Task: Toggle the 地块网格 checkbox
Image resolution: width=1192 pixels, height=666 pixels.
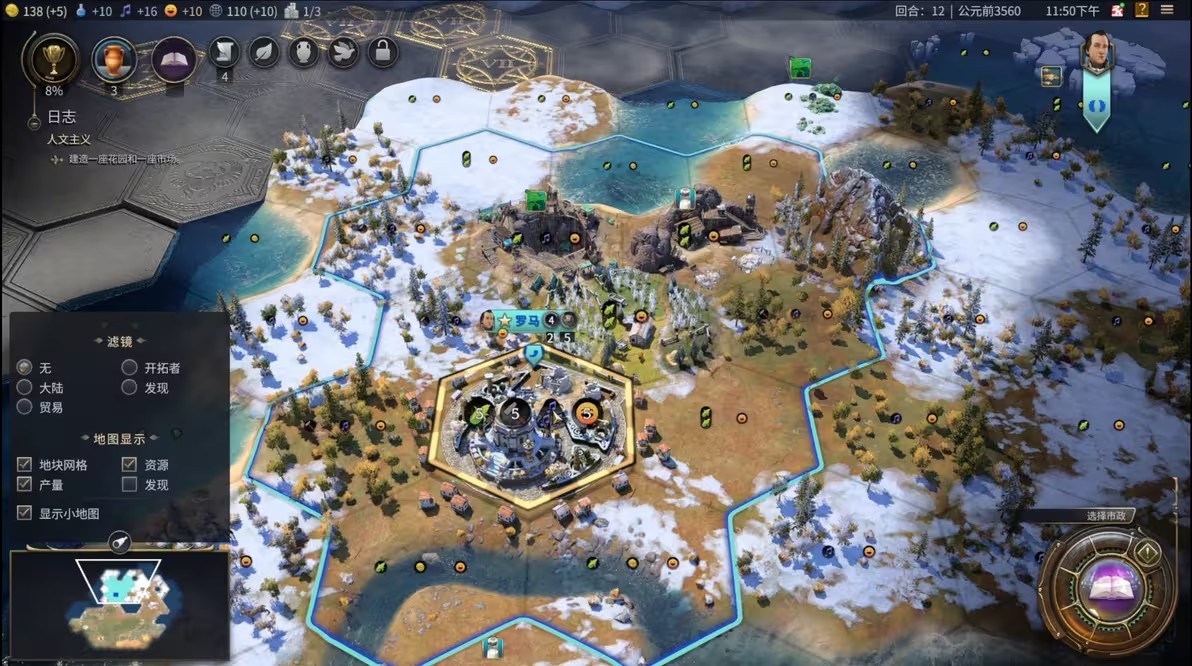Action: [25, 465]
